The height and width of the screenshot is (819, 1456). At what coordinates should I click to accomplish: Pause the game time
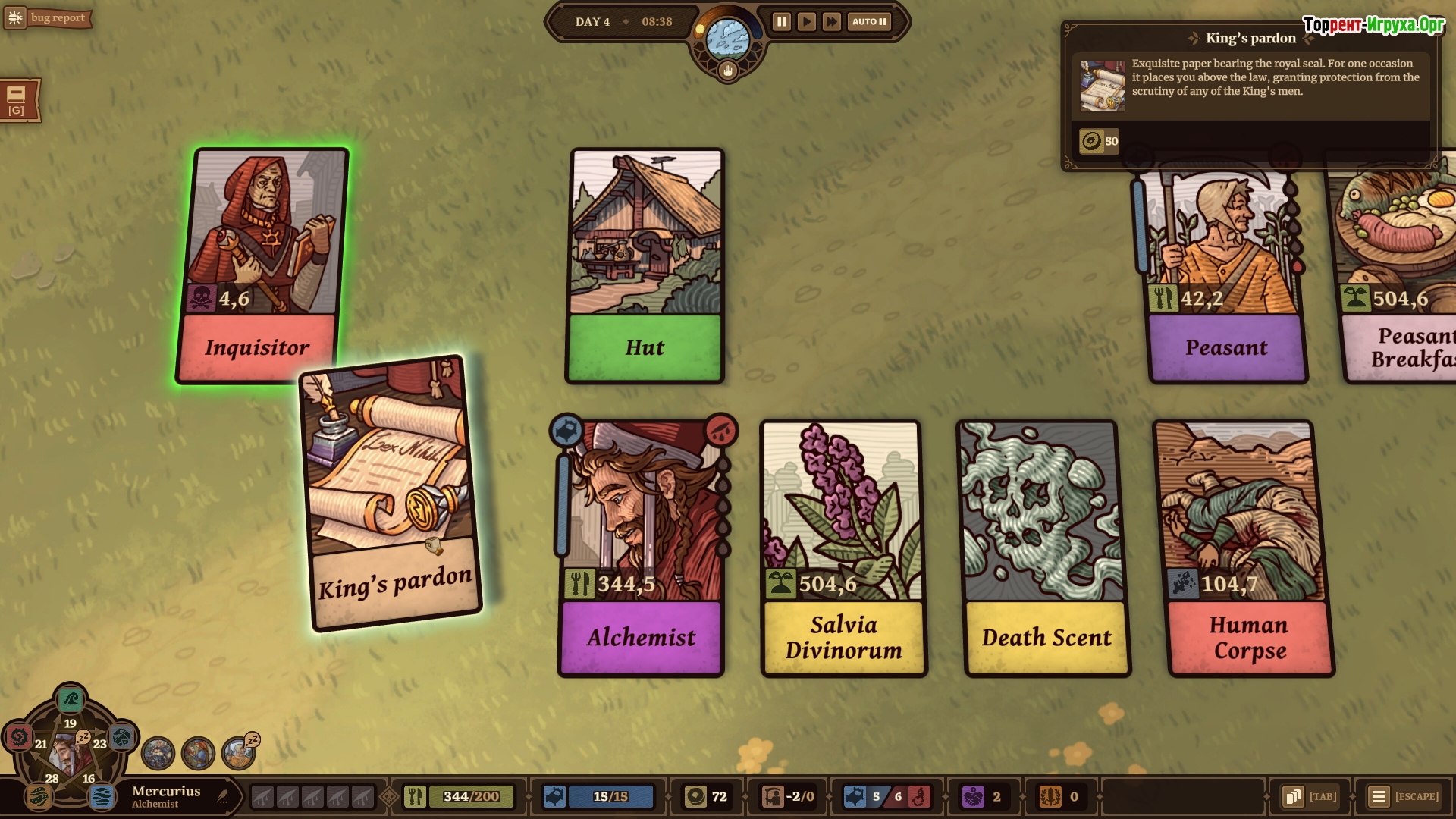[781, 22]
